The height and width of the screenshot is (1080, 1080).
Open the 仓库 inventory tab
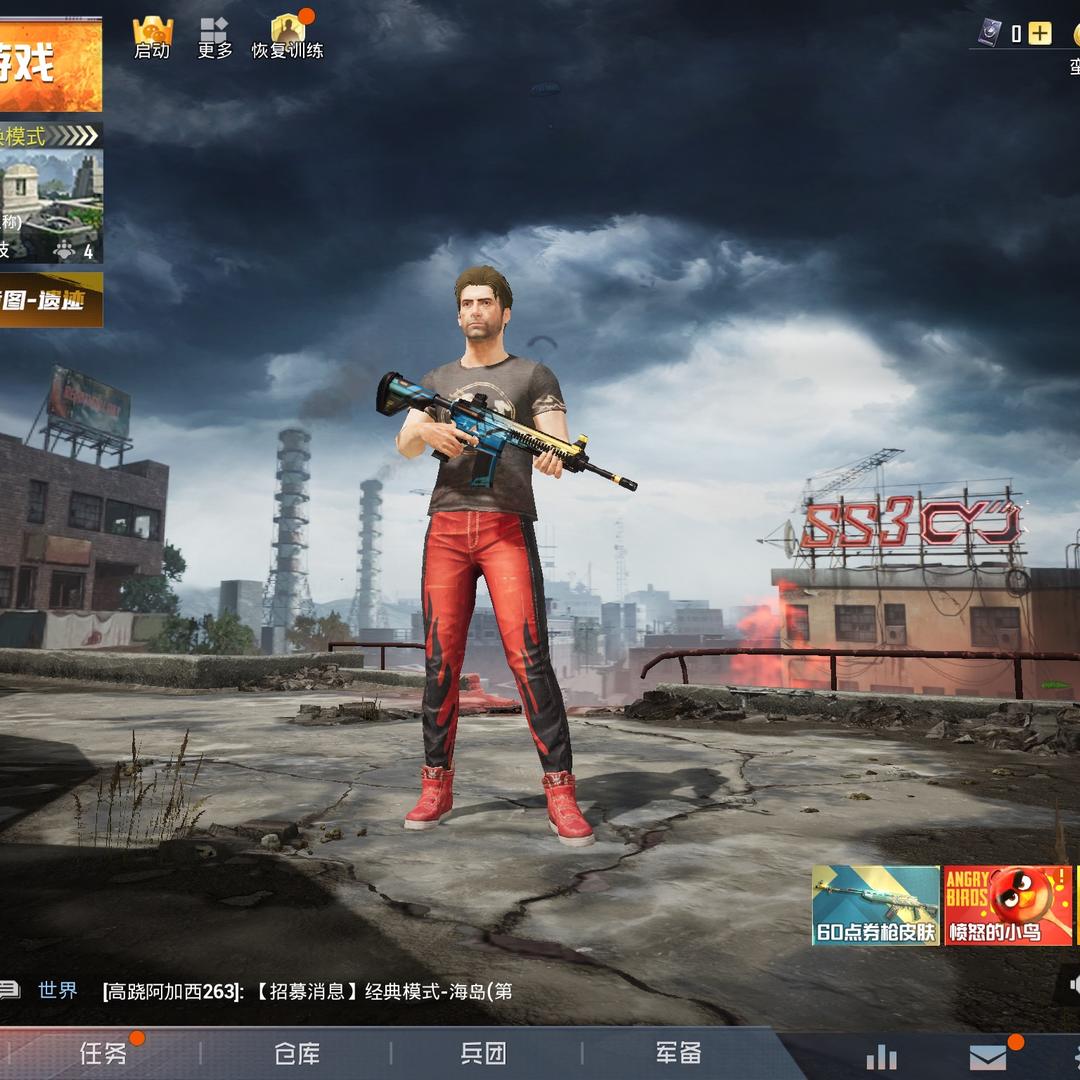tap(297, 1053)
